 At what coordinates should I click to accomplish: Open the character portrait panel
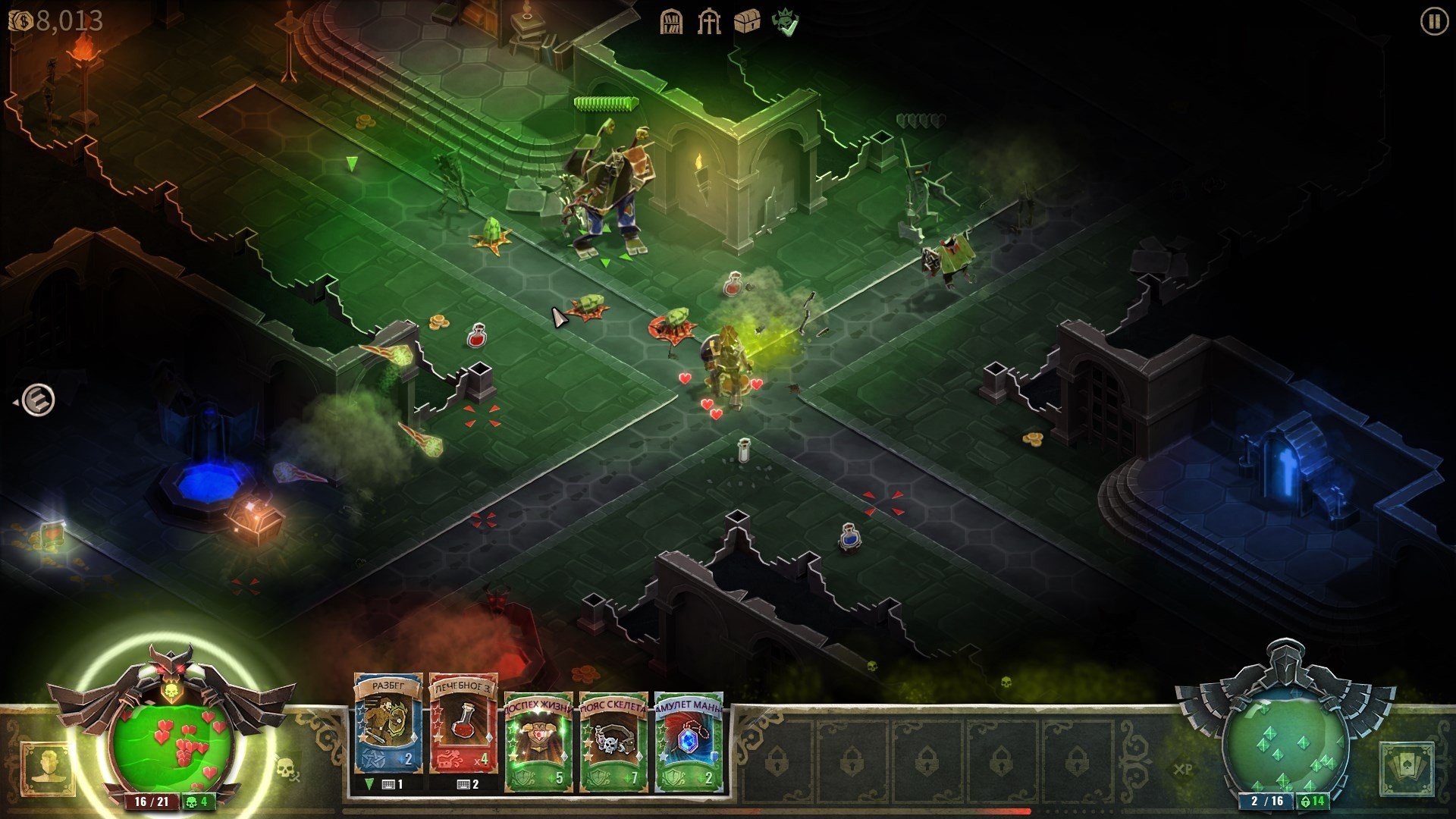[x=48, y=769]
